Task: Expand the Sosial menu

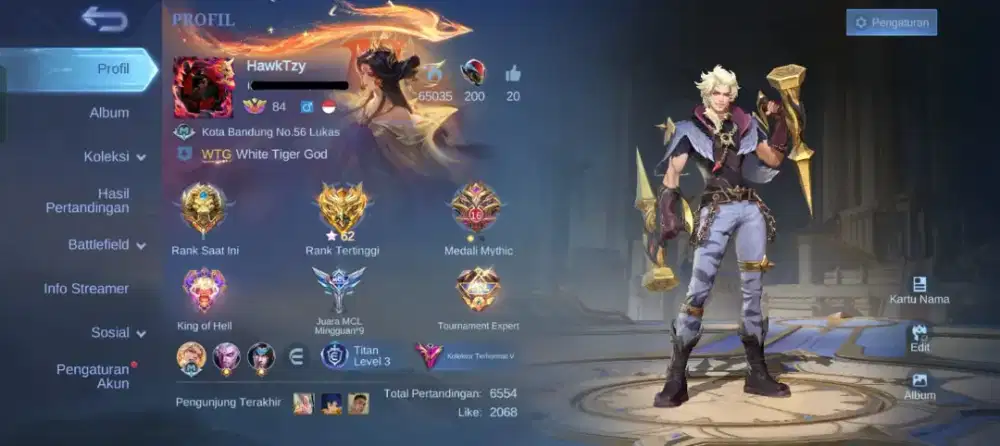Action: point(118,333)
